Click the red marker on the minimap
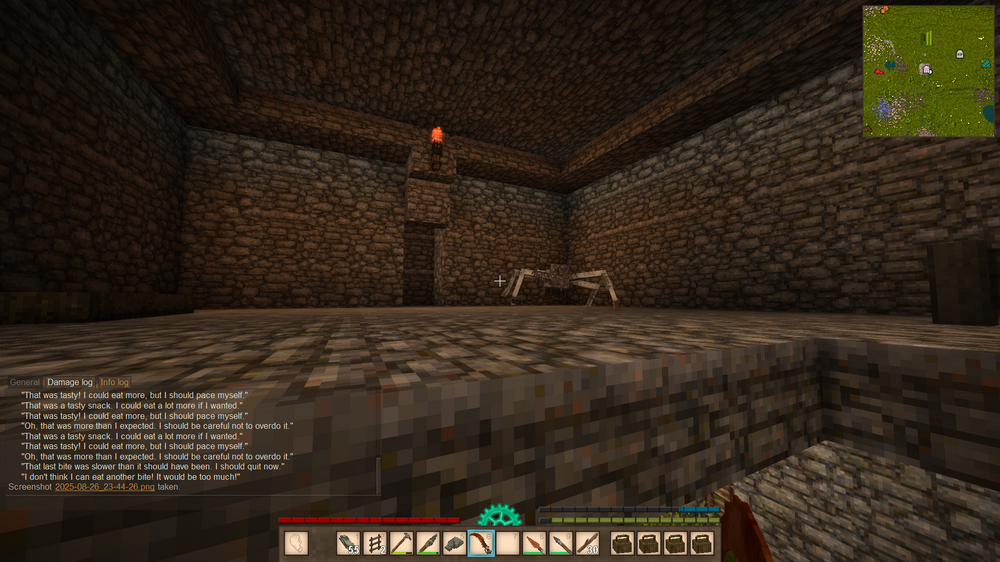The height and width of the screenshot is (562, 1000). click(878, 72)
